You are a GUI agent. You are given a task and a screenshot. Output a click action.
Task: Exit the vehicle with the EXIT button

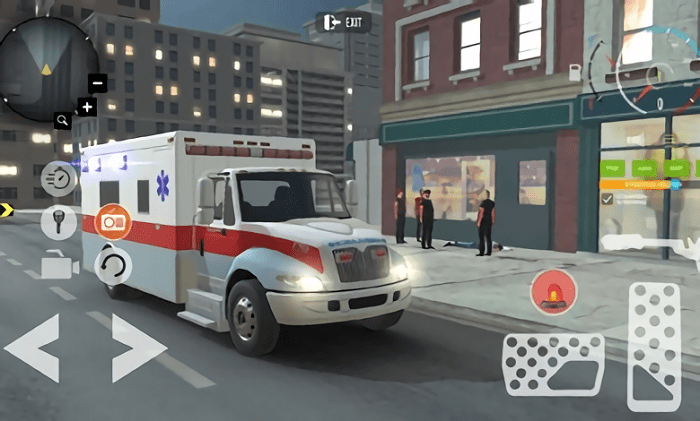point(344,21)
